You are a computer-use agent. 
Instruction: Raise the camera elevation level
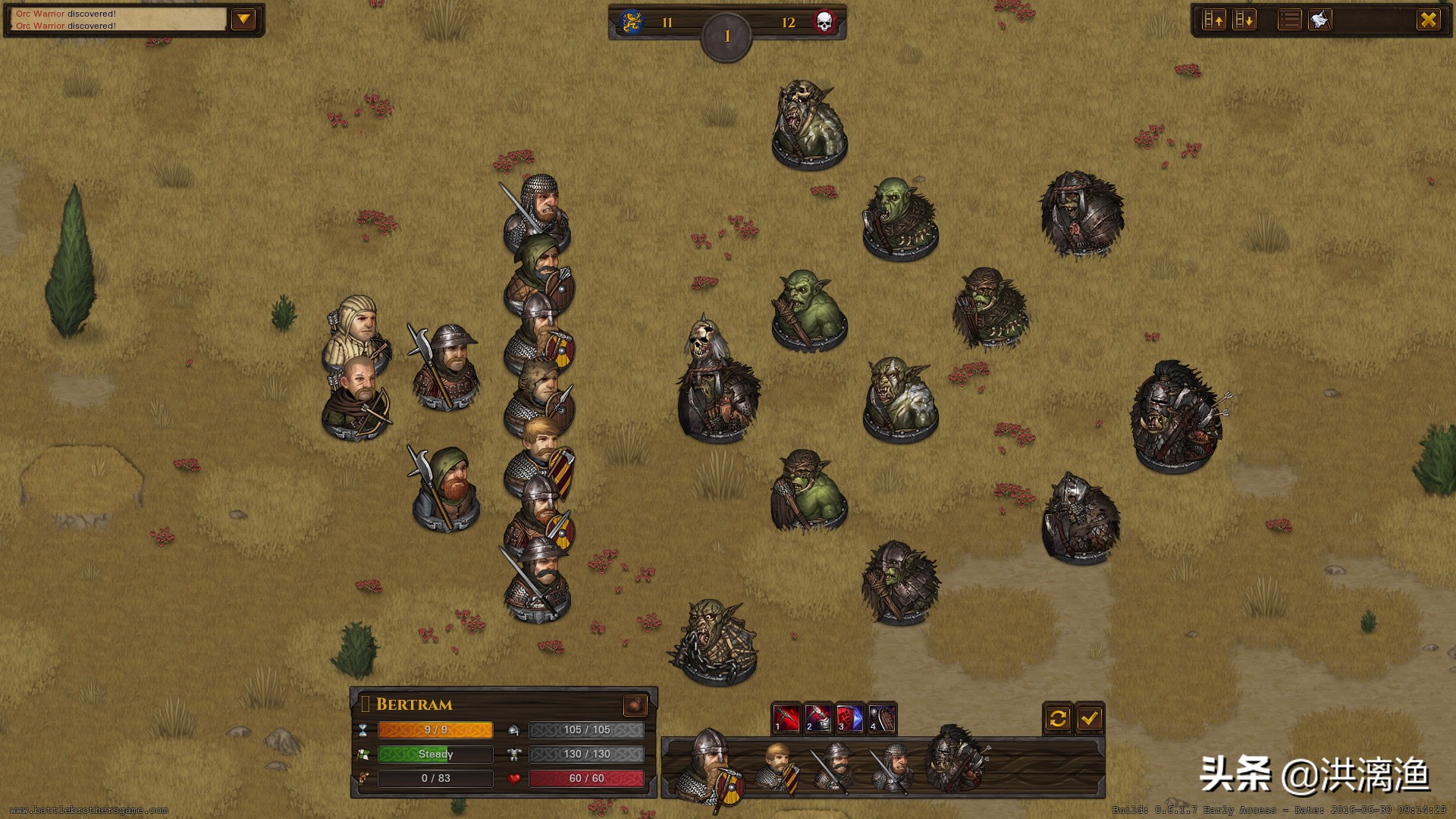click(x=1214, y=20)
